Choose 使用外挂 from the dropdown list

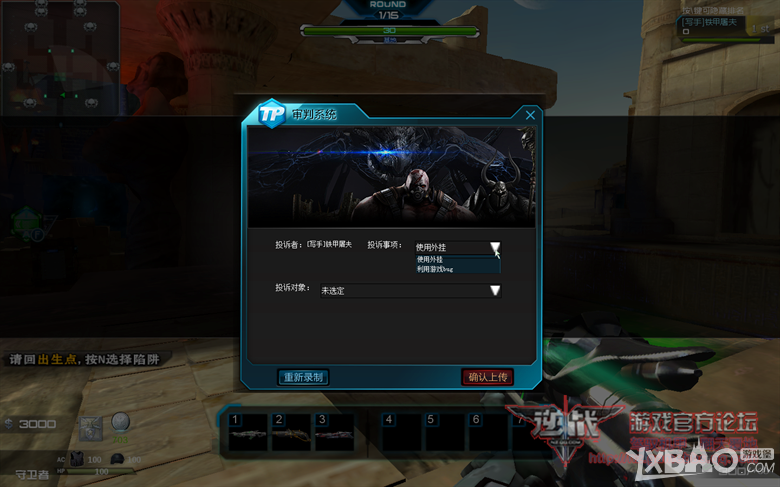click(x=457, y=259)
